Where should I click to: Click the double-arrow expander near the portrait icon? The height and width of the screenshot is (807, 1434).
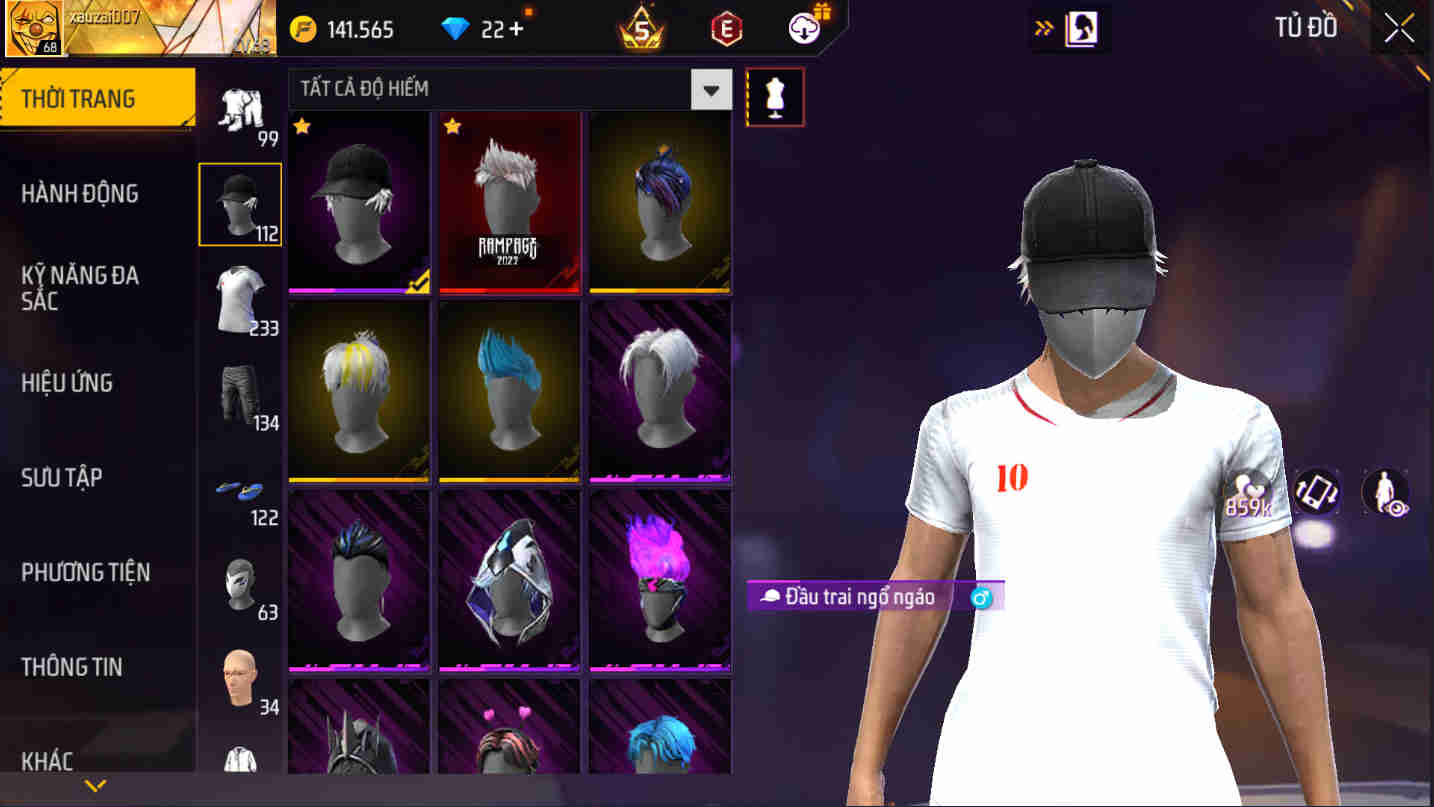[1042, 29]
